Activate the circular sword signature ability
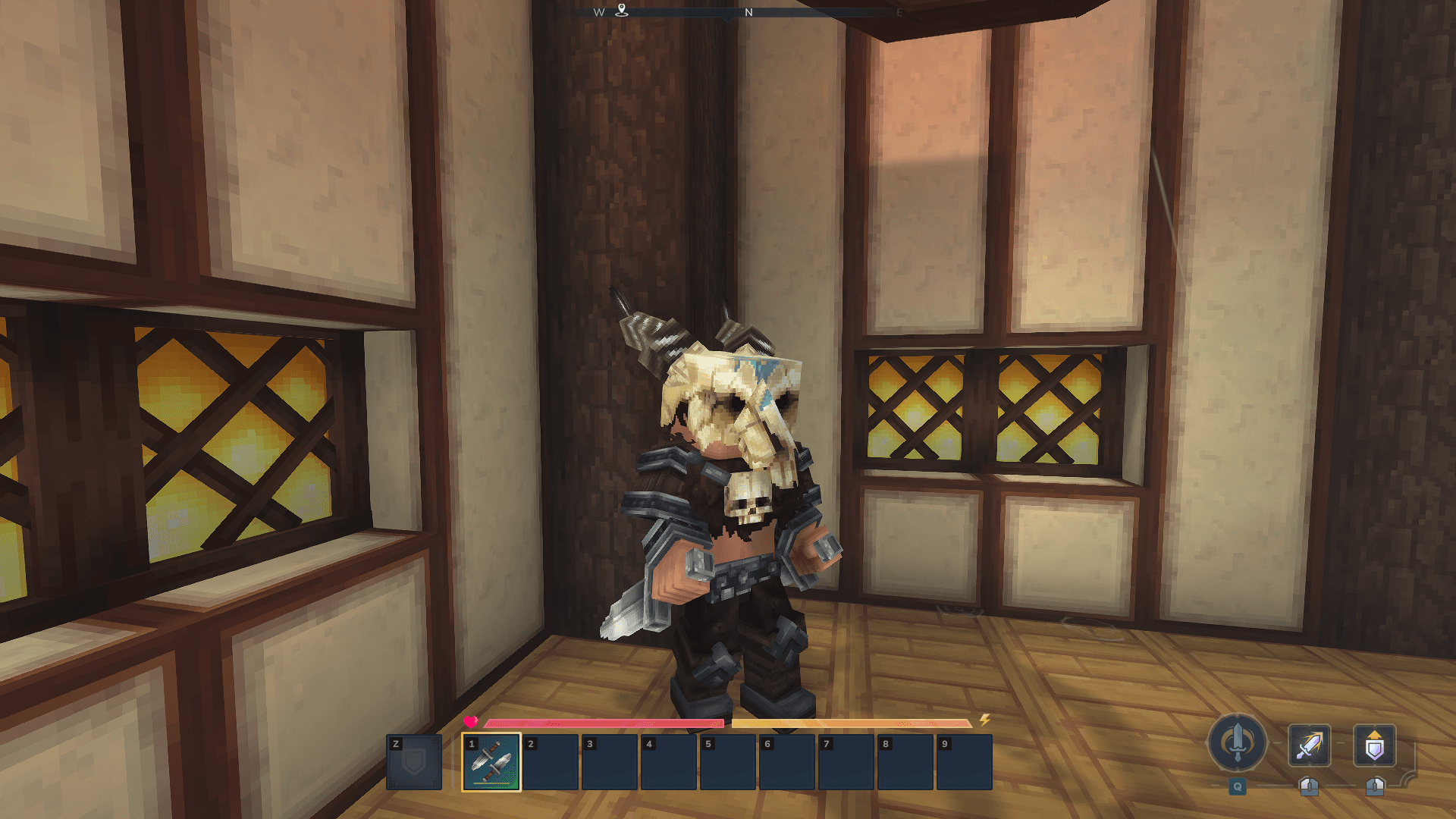Viewport: 1456px width, 819px height. tap(1237, 743)
